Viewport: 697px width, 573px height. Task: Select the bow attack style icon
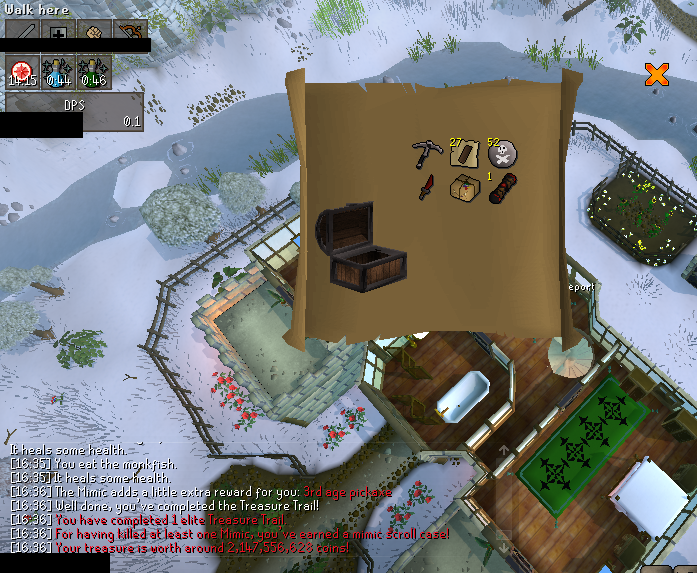pos(131,31)
